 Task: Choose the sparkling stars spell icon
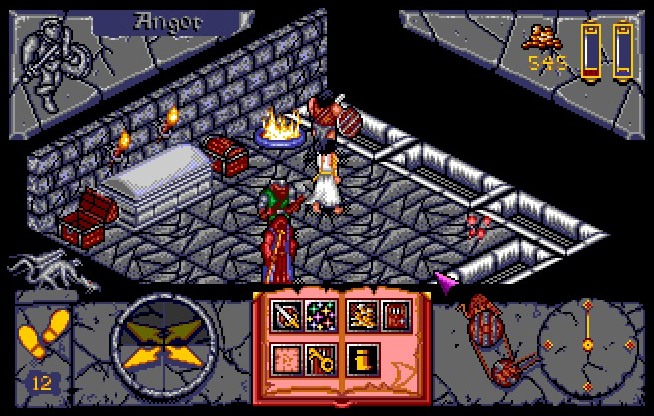click(x=321, y=318)
